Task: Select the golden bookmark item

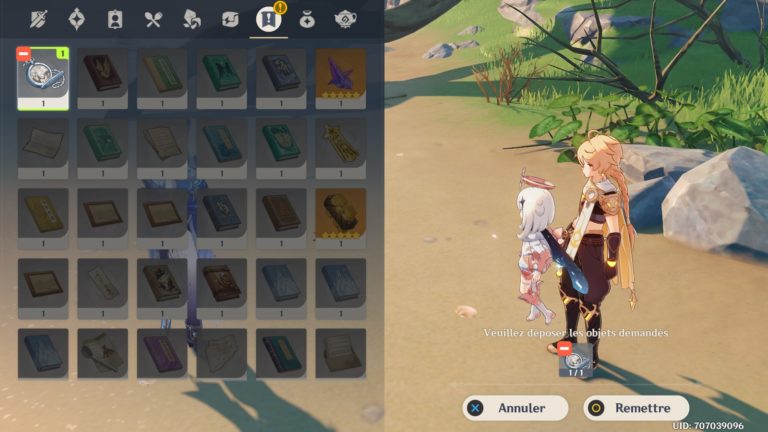Action: click(341, 143)
